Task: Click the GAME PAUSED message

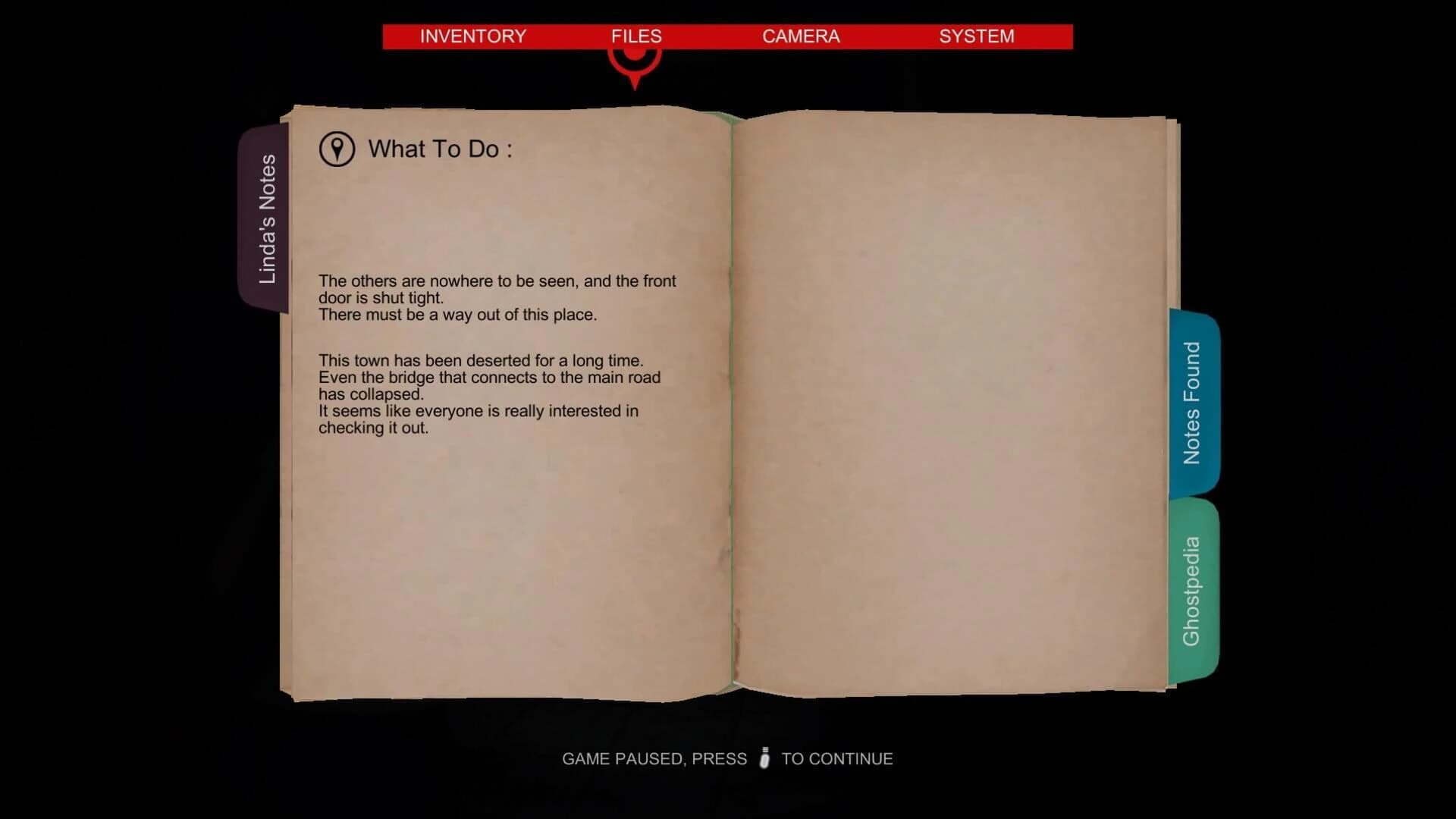Action: click(x=654, y=758)
